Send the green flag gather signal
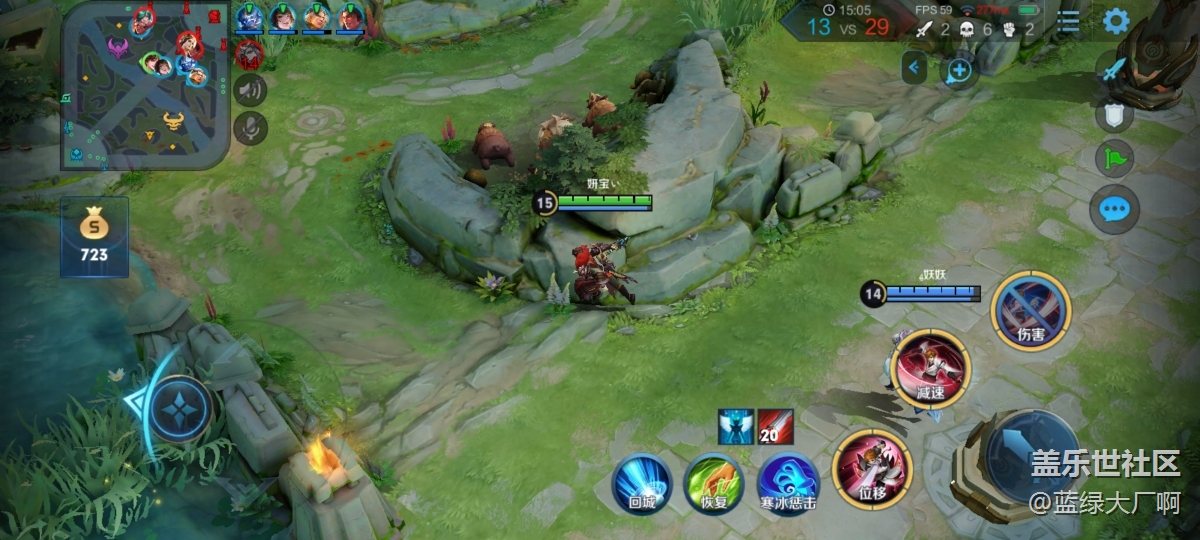 tap(1114, 159)
